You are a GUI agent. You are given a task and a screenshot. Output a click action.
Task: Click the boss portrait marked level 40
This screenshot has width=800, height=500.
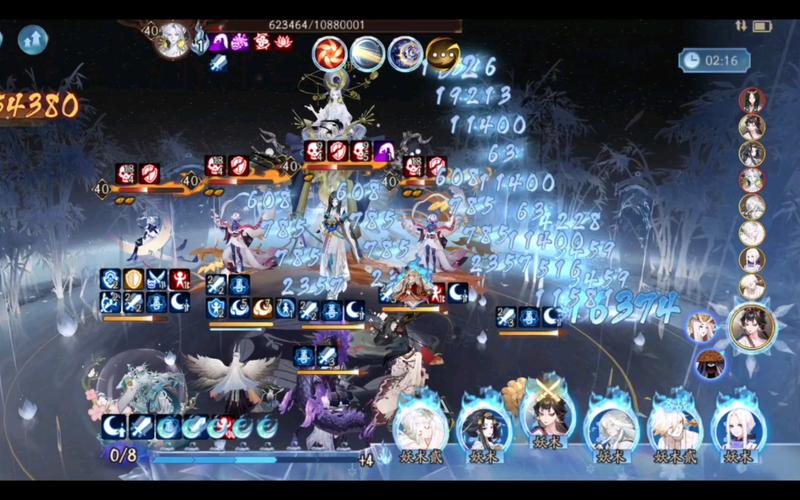(x=172, y=40)
